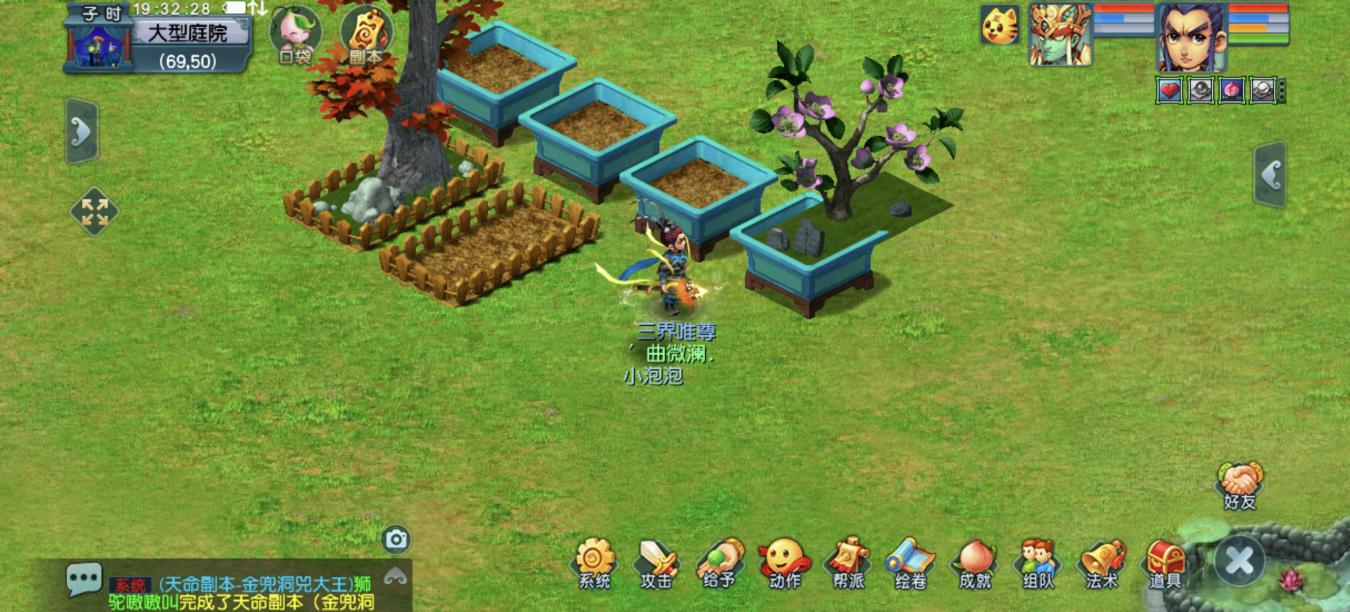Take a screenshot with the camera button
Image resolution: width=1350 pixels, height=612 pixels.
coord(396,540)
